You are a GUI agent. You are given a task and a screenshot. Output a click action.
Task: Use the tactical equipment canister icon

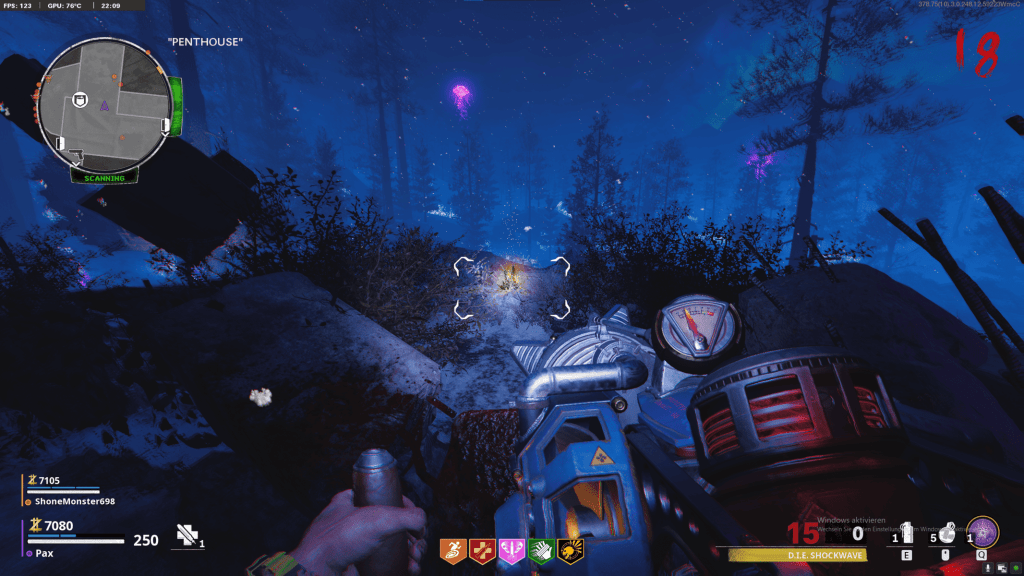[x=907, y=534]
